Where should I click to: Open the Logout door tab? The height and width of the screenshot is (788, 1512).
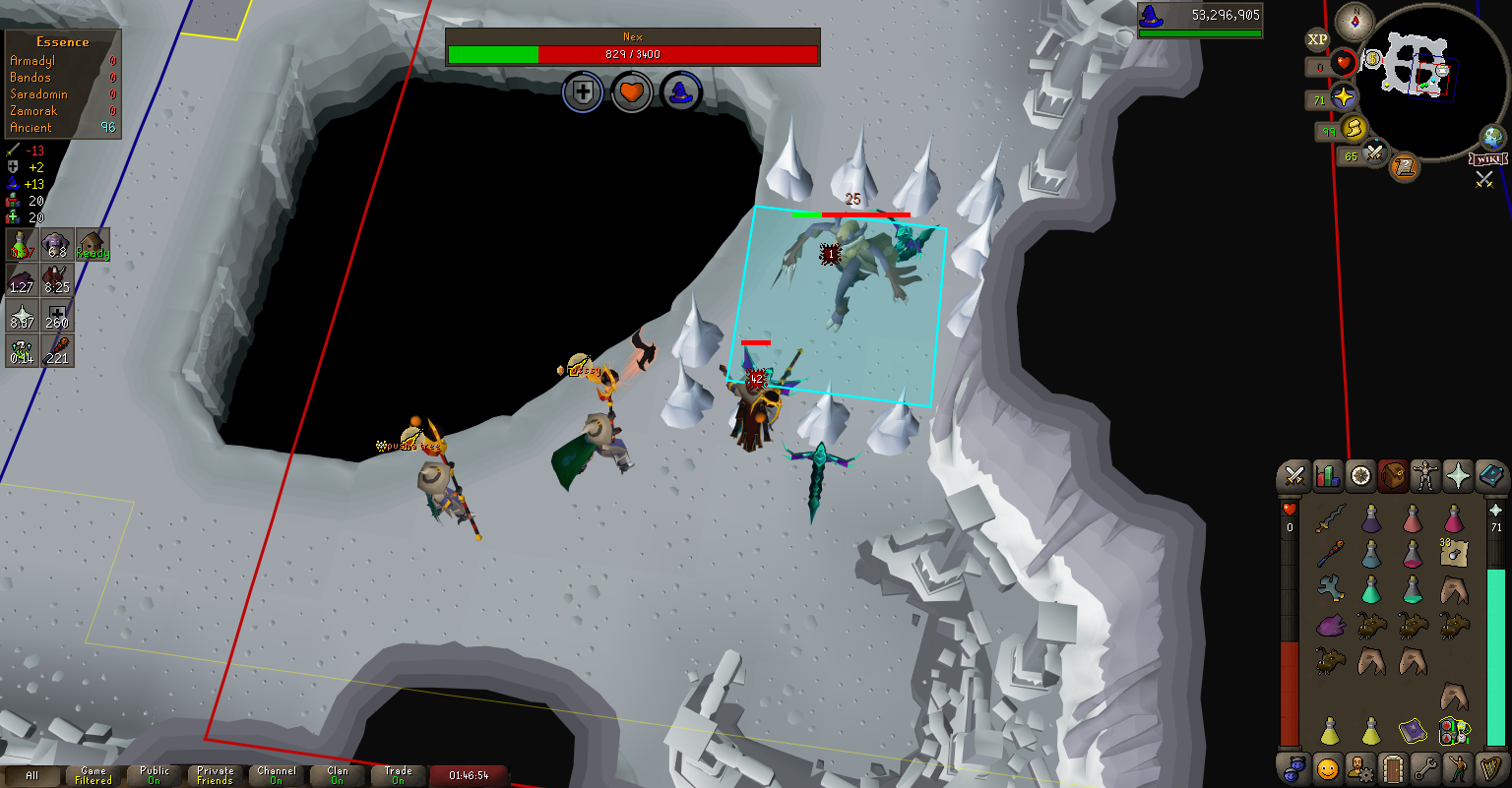tap(1391, 767)
